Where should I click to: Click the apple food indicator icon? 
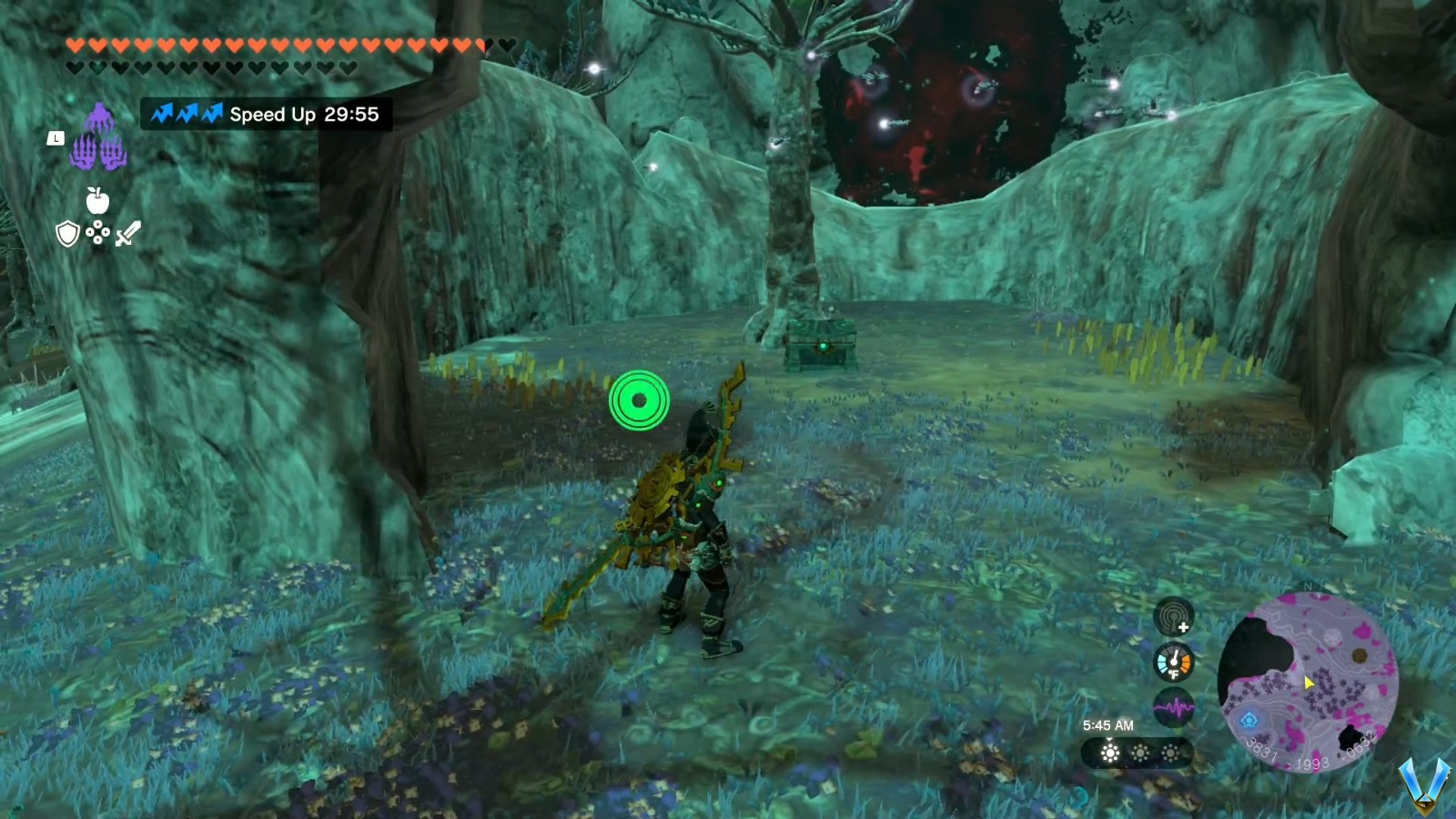point(97,202)
